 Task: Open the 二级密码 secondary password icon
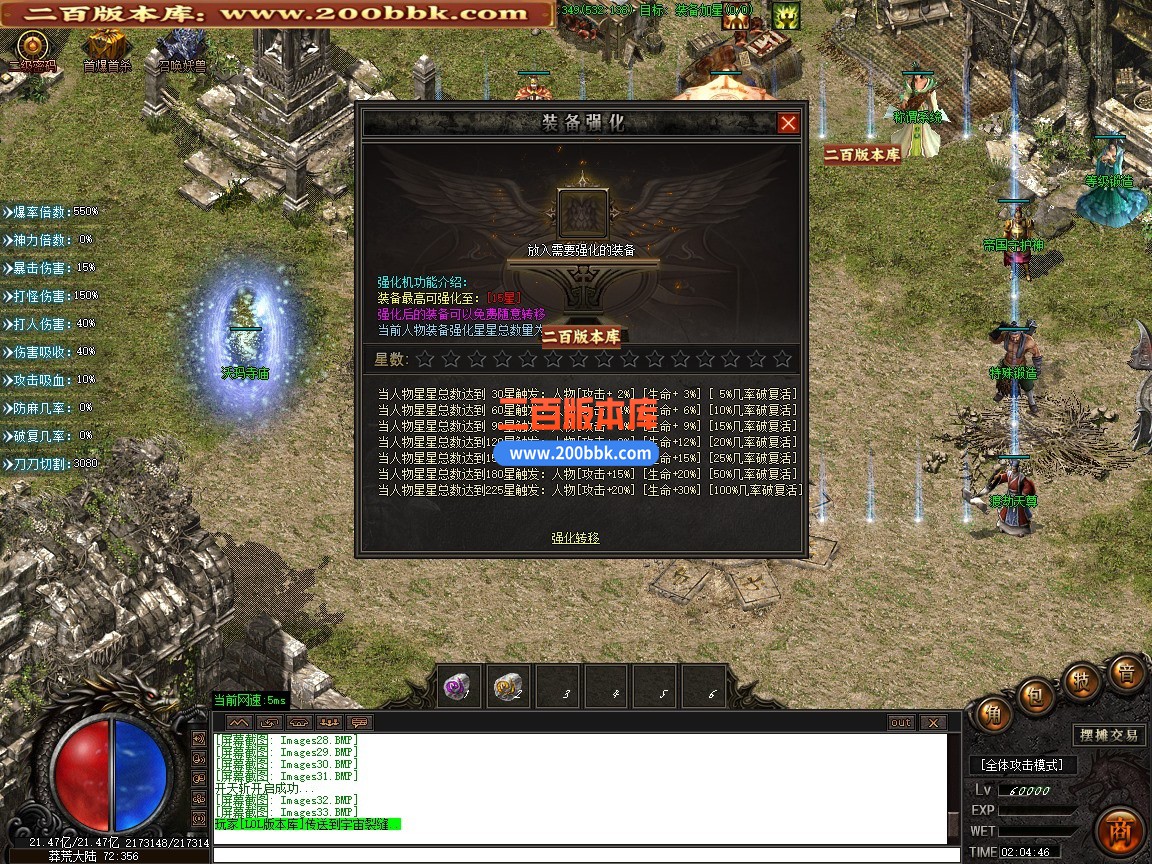33,47
